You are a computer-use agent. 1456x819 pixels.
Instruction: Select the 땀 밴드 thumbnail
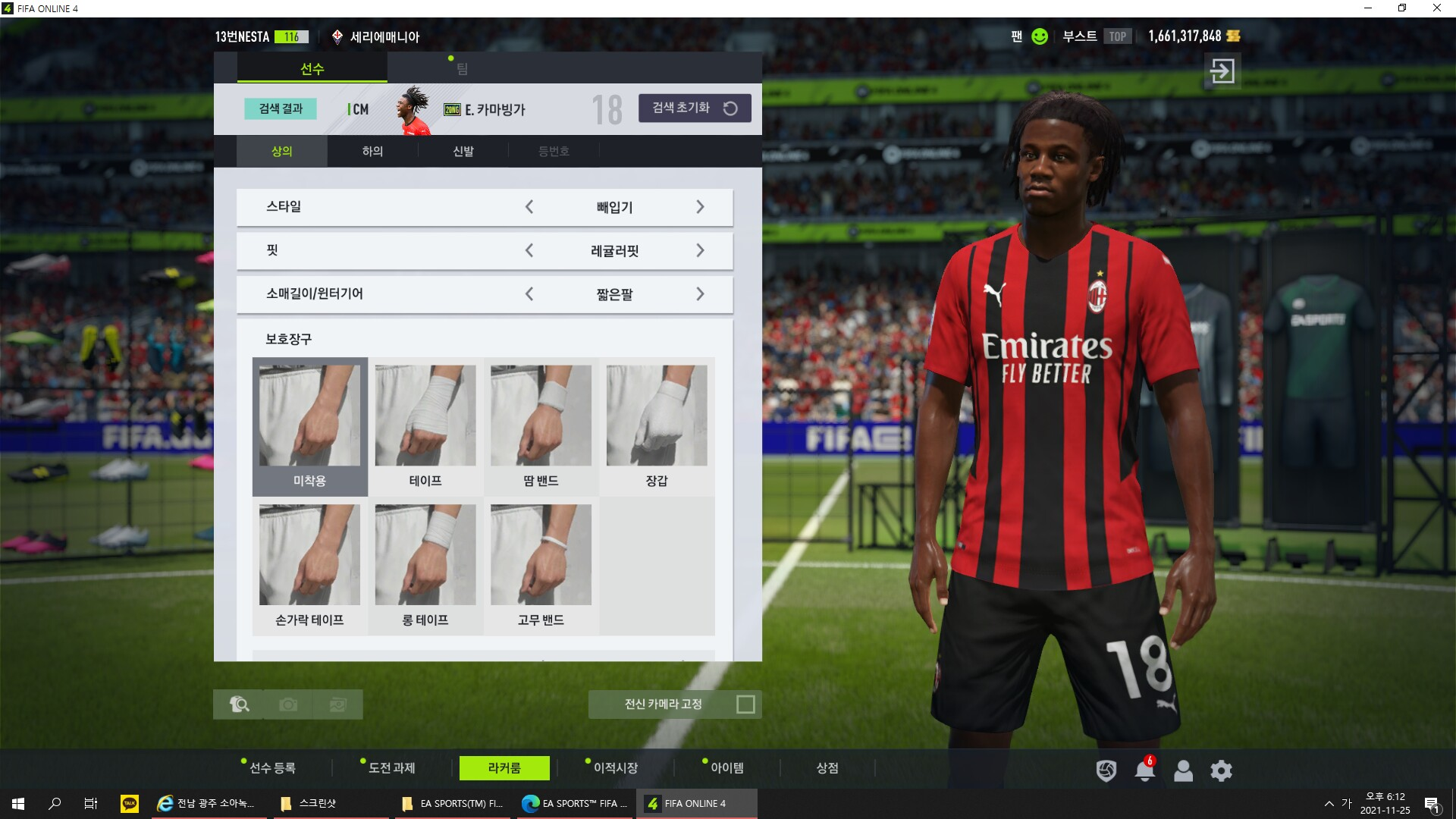pos(541,426)
